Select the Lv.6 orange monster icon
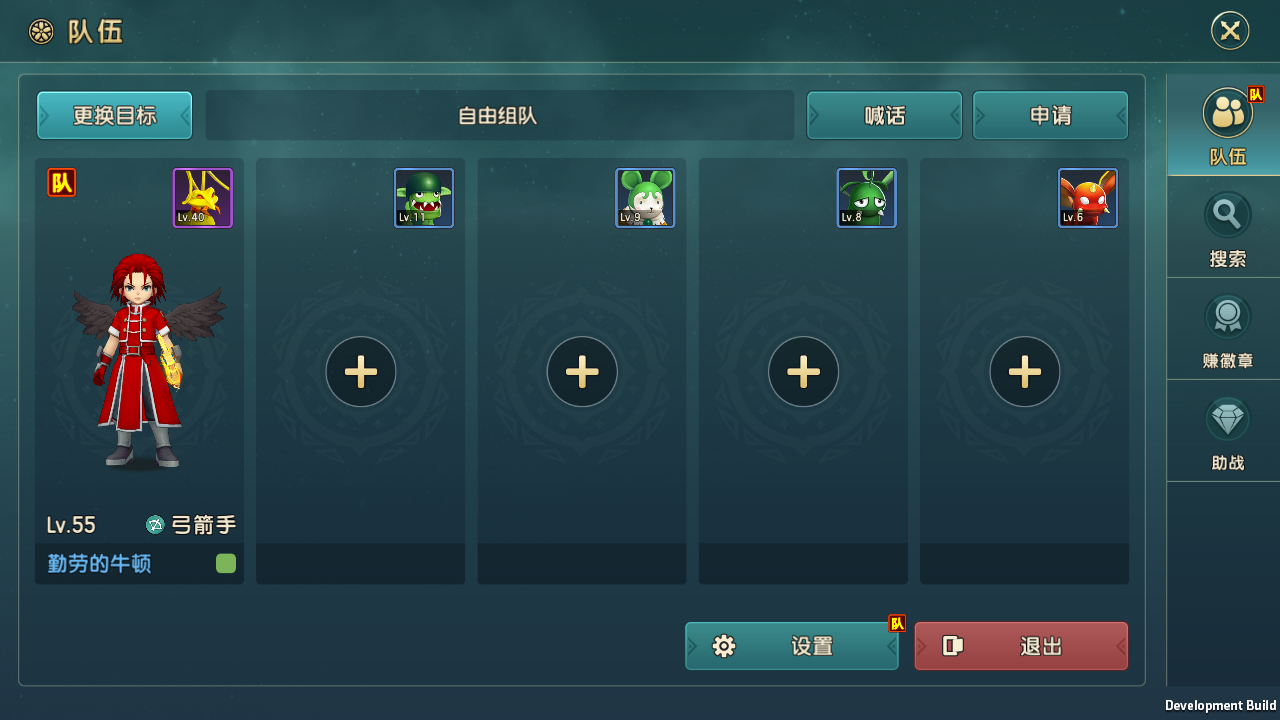The image size is (1280, 720). tap(1087, 197)
